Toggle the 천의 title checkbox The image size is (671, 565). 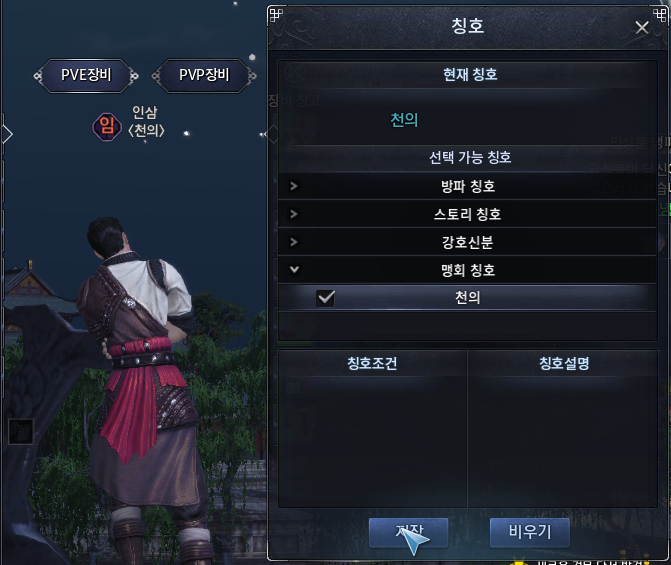[x=325, y=298]
